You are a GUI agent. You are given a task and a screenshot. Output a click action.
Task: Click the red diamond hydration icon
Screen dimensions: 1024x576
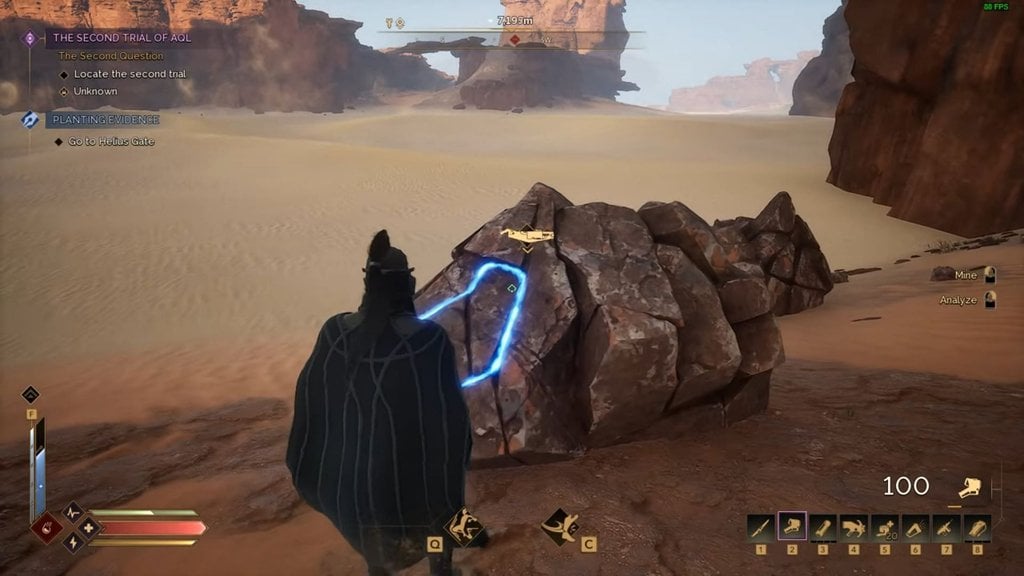46,527
